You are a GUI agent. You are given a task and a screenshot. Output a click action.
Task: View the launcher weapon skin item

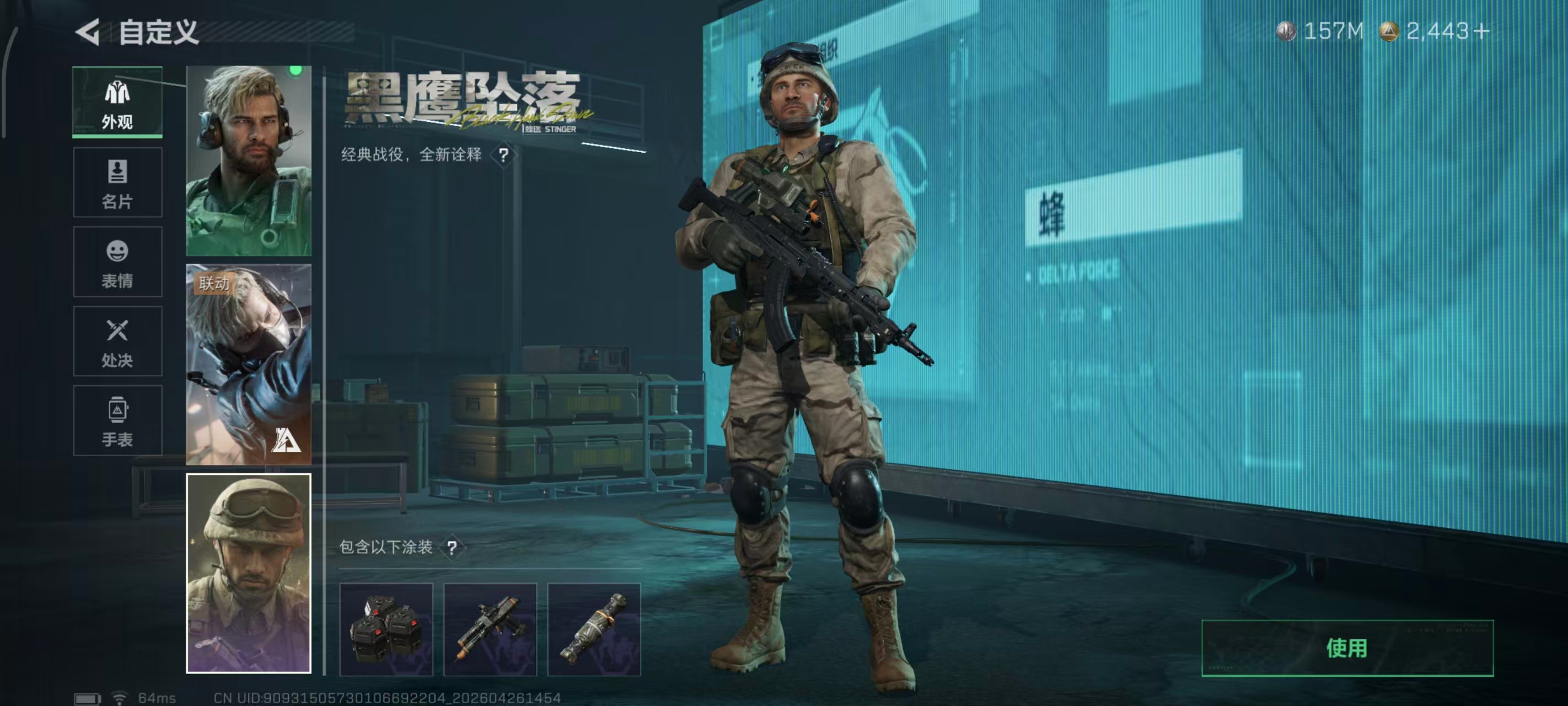[x=490, y=629]
